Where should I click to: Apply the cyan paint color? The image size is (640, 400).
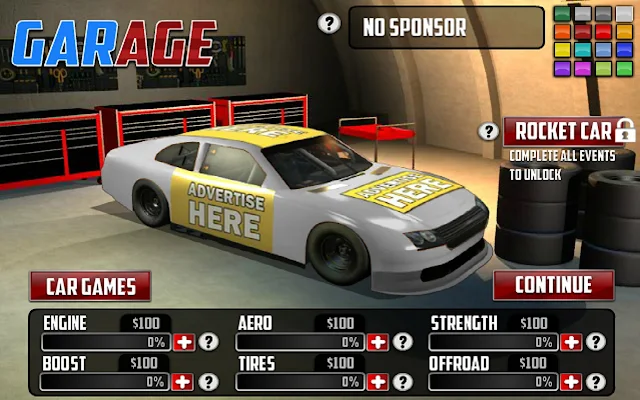tap(583, 49)
